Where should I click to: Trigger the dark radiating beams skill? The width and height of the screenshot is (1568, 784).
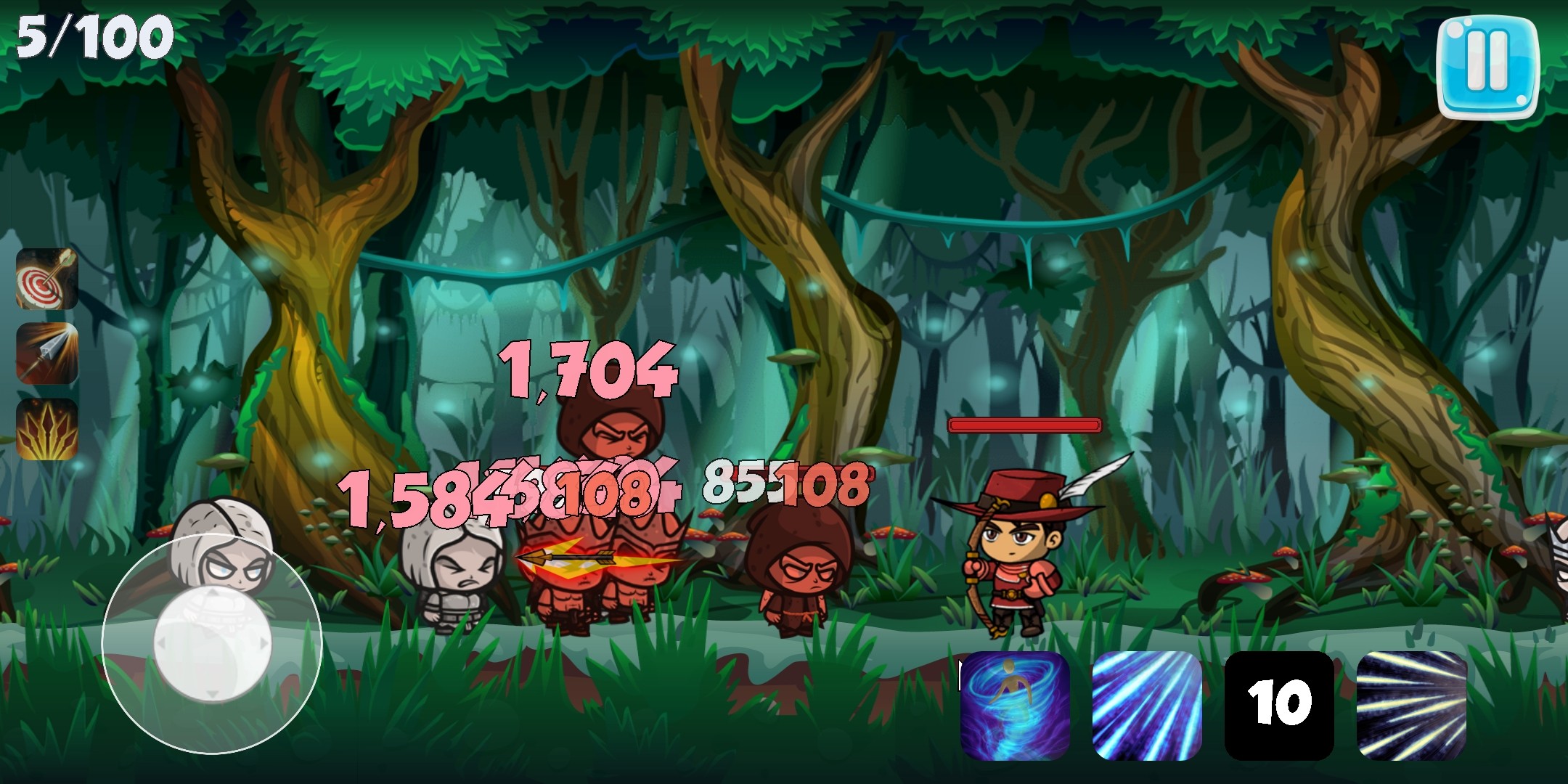pos(1411,705)
